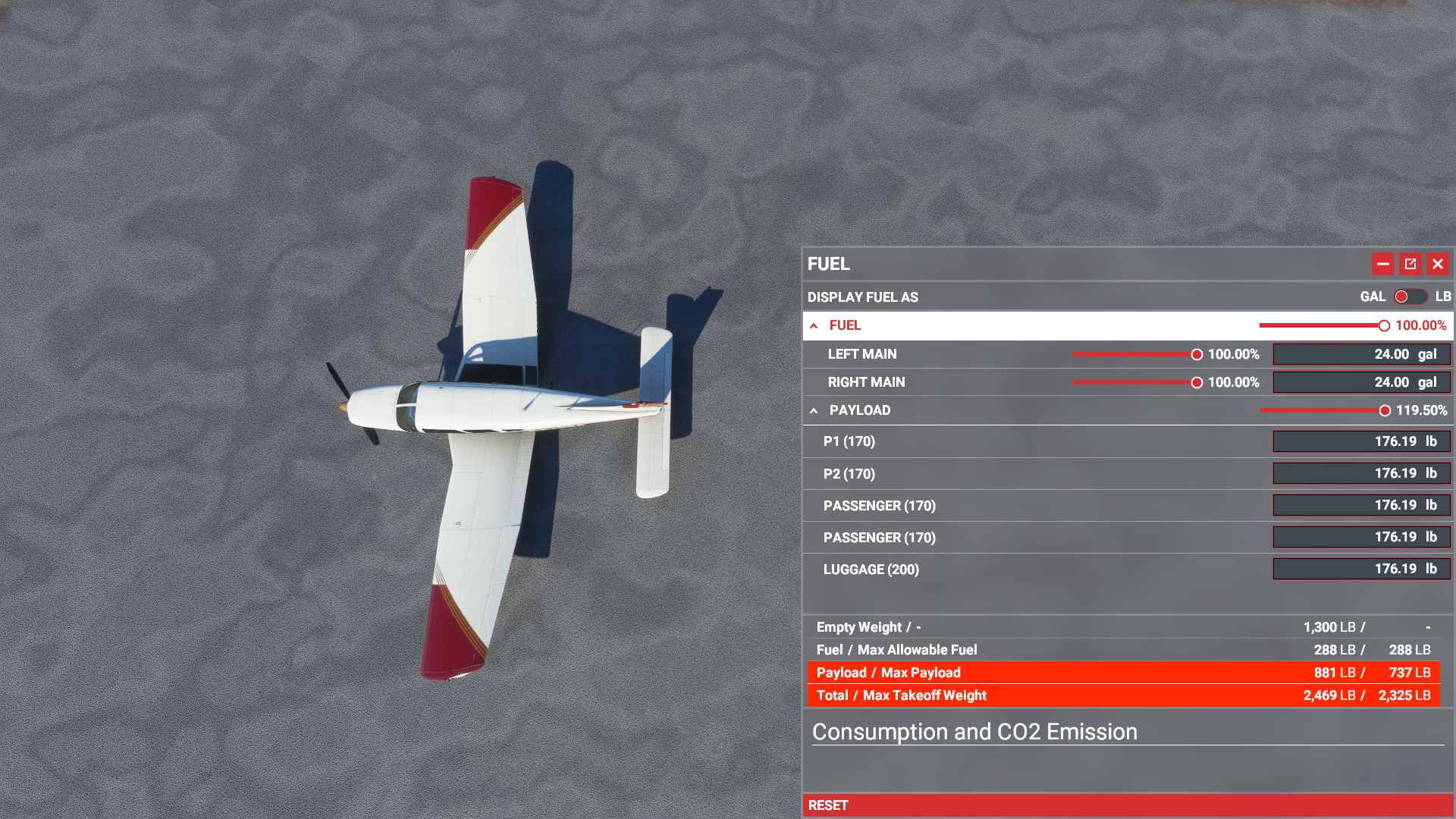Edit the Luggage weight field

coord(1360,569)
